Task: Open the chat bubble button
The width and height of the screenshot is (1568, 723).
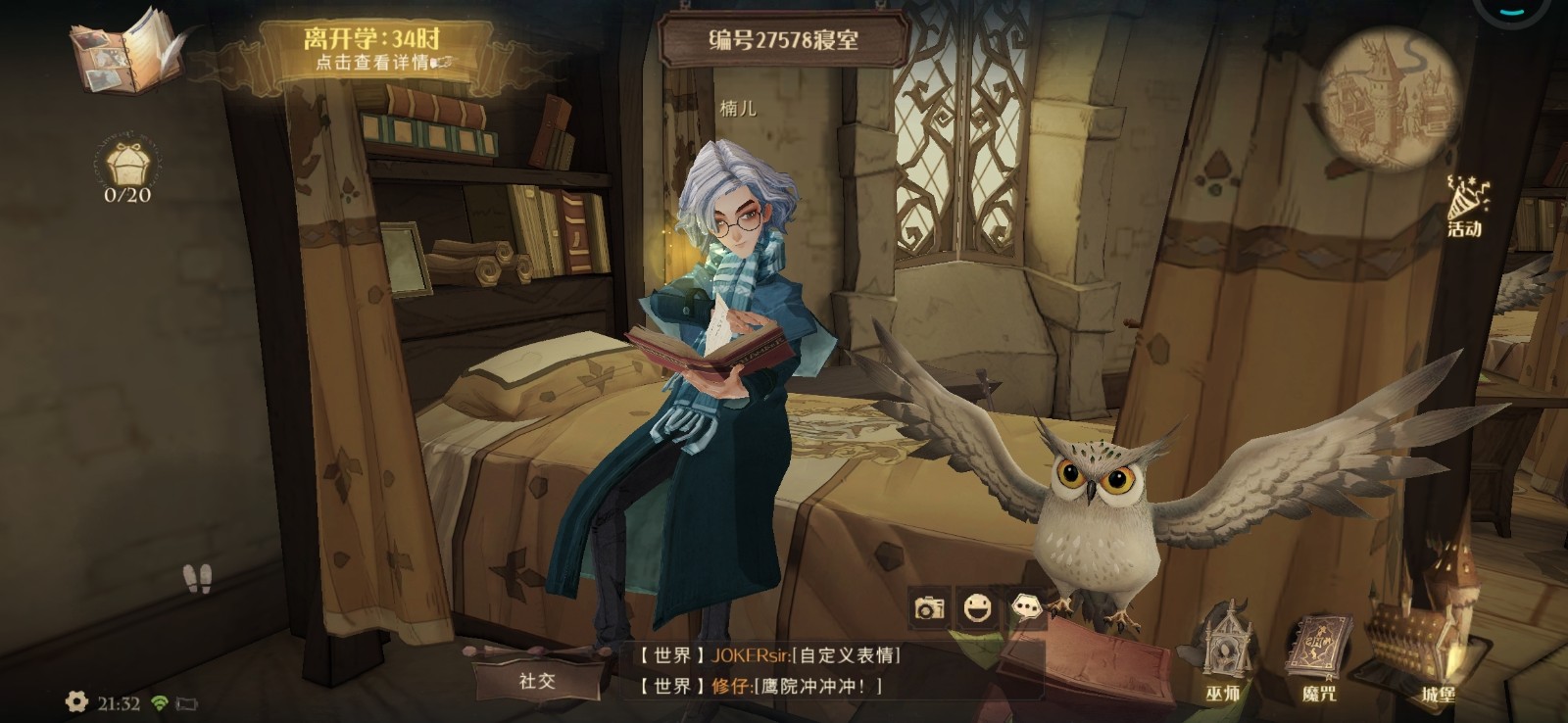Action: click(1025, 608)
